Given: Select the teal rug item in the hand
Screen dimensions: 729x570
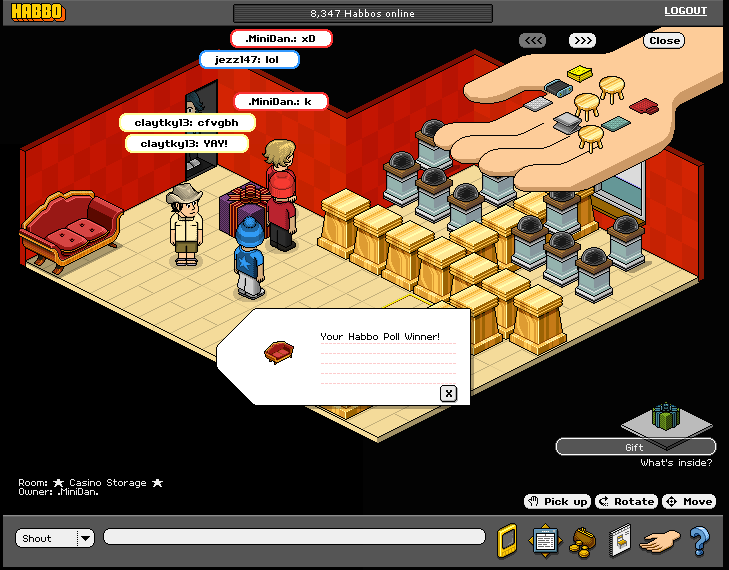Looking at the screenshot, I should point(616,124).
